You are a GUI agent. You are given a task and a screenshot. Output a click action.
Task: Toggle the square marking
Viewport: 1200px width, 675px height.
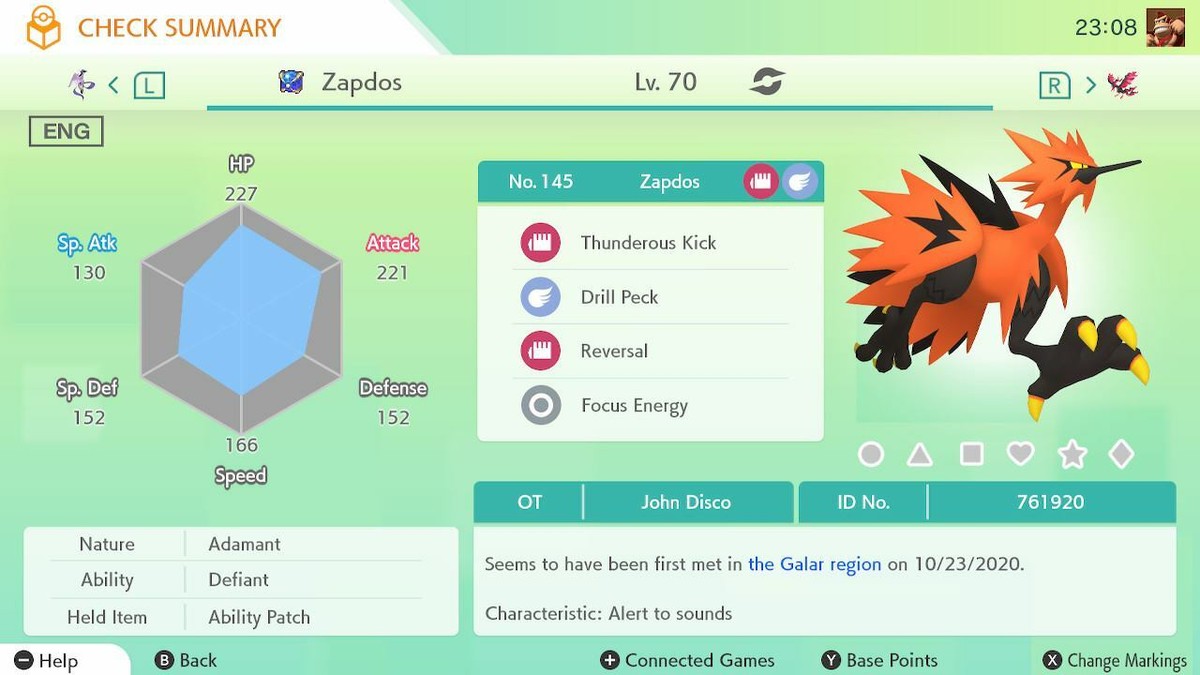tap(971, 455)
